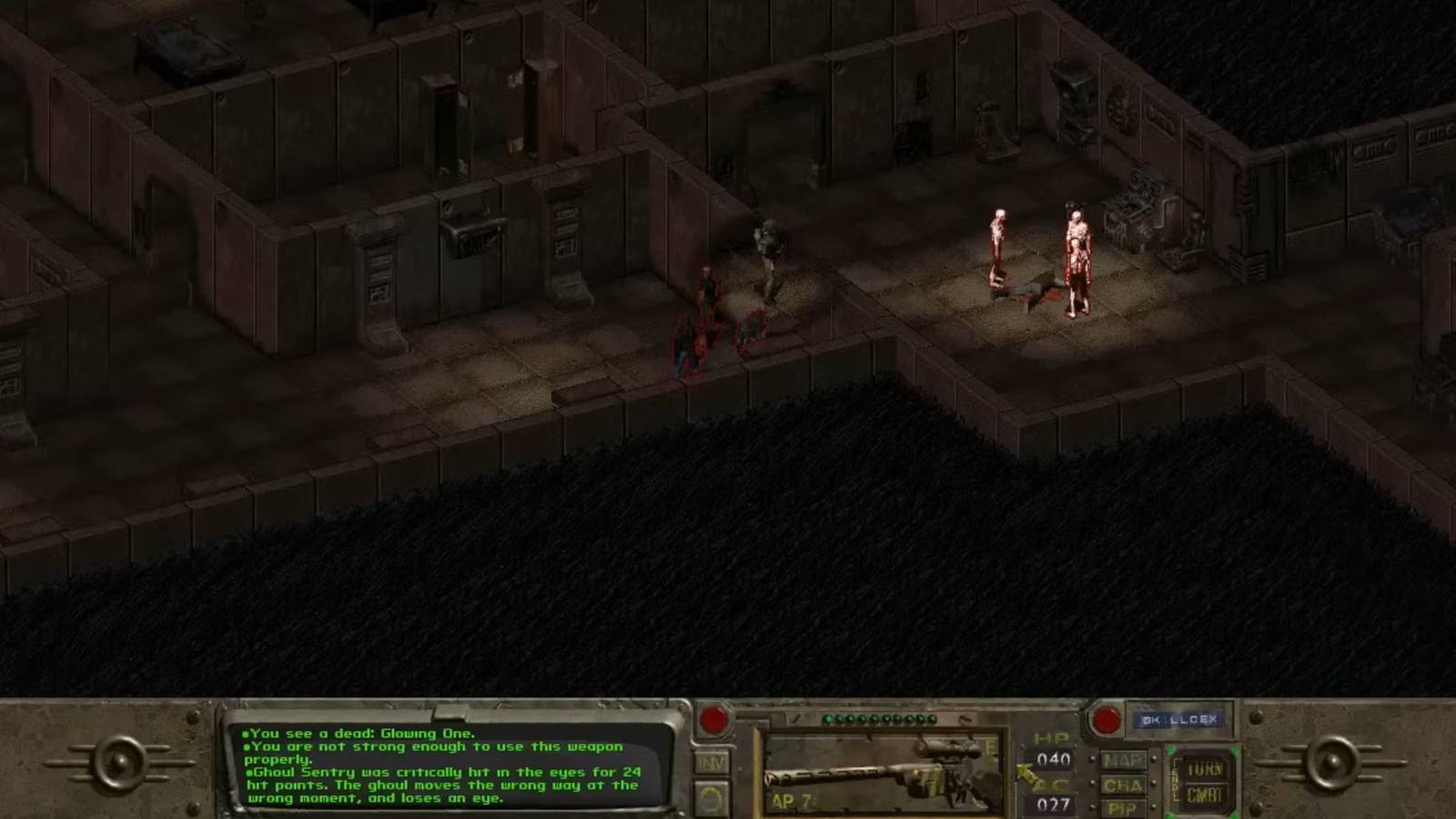
Task: Click the small slot beneath the INV button
Action: (713, 798)
